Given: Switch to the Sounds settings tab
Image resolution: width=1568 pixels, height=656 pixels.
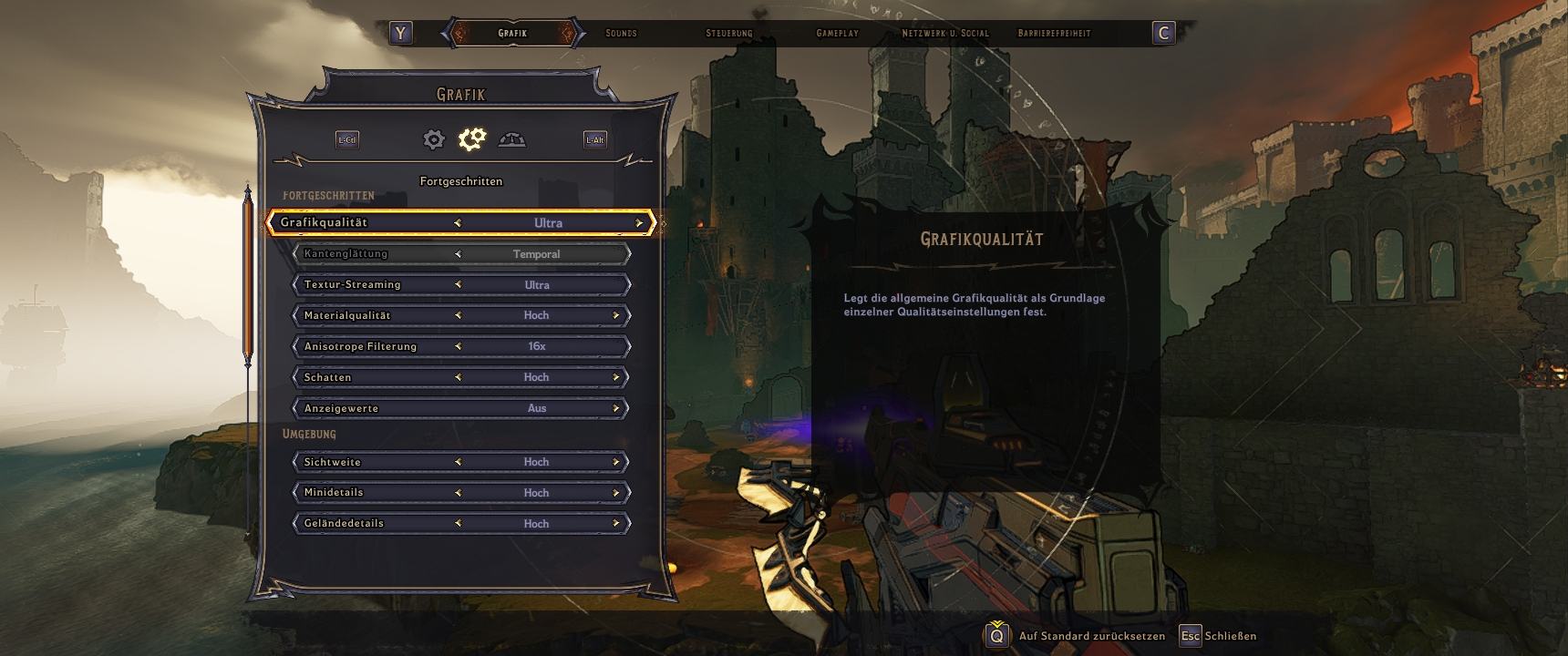Looking at the screenshot, I should 621,34.
